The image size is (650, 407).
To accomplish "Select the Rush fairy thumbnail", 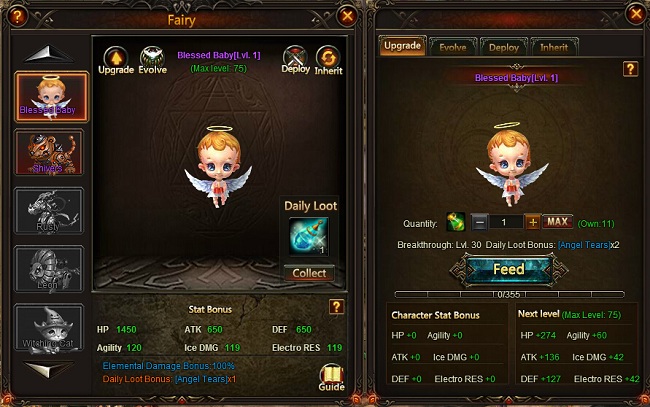I will coord(52,212).
